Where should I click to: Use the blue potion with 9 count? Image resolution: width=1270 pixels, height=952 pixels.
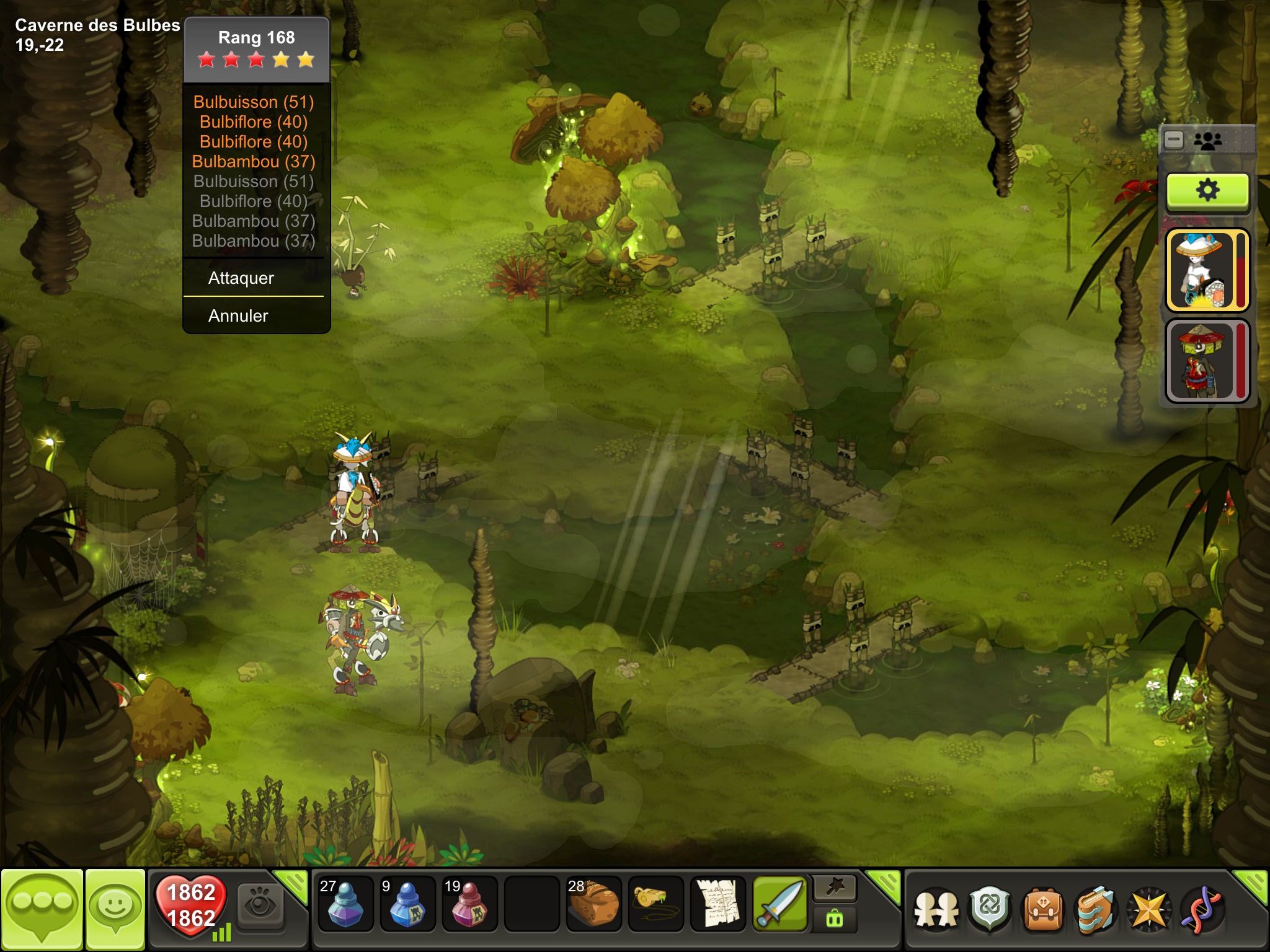pyautogui.click(x=407, y=904)
